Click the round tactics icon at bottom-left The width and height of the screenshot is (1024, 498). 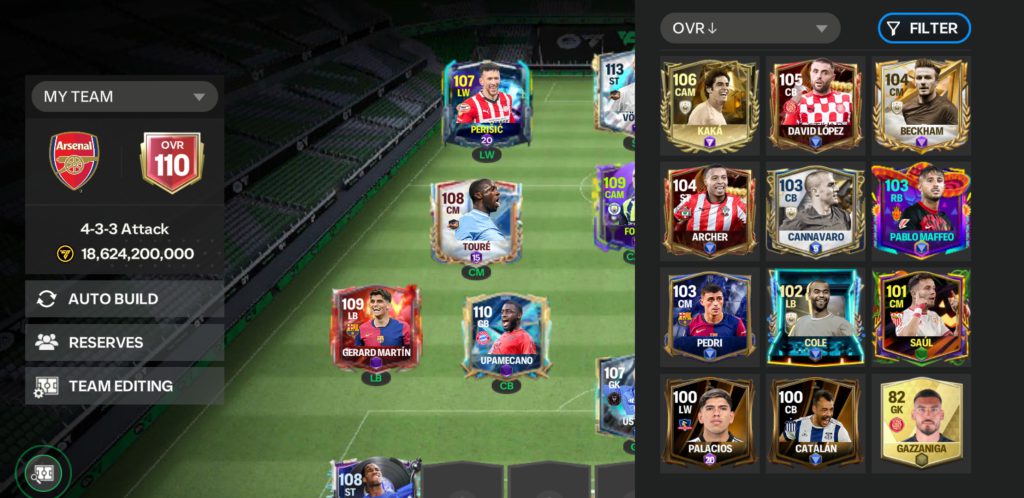tap(44, 472)
